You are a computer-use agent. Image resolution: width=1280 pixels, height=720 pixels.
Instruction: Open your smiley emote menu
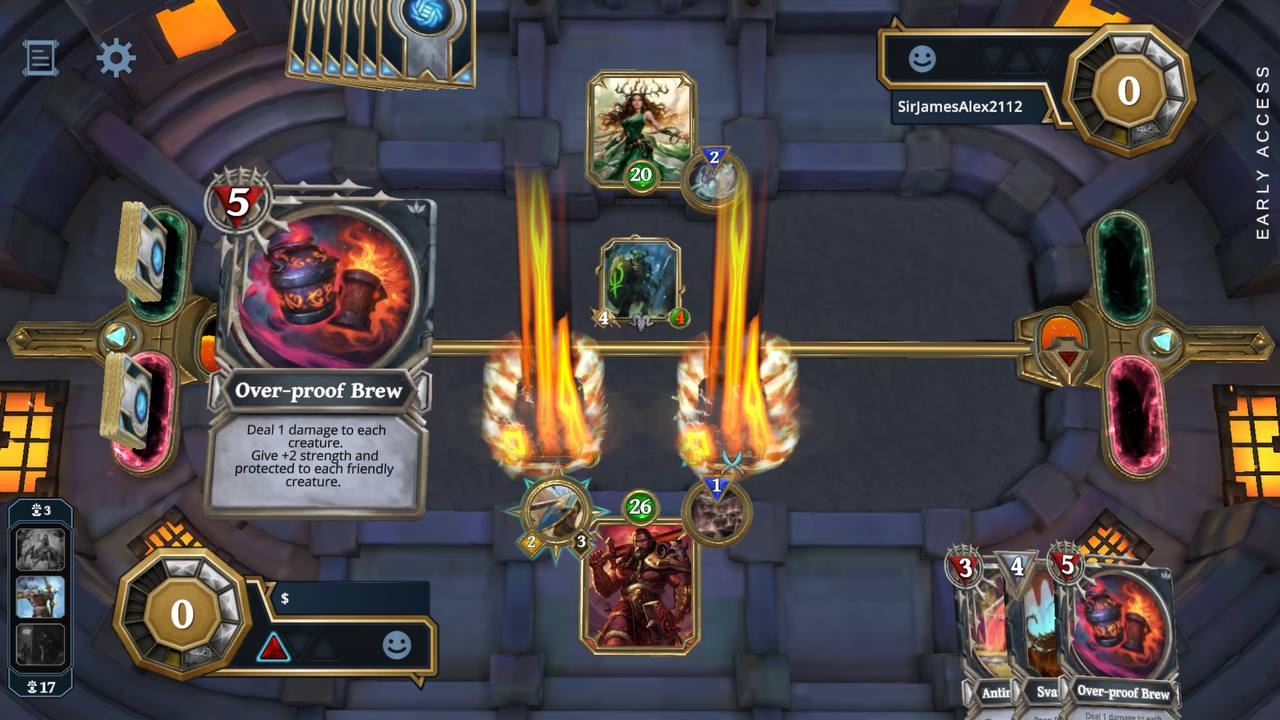[397, 646]
